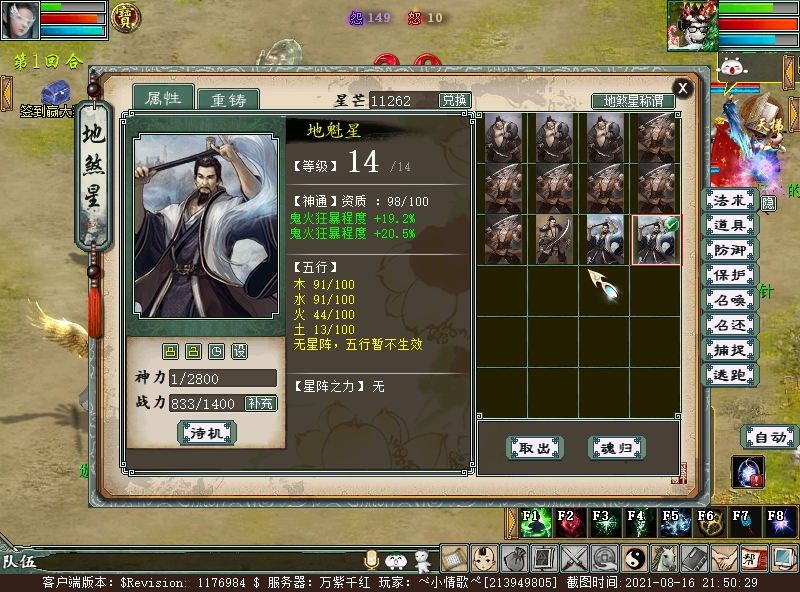
Task: Close the 地煞星 panel
Action: (x=683, y=87)
